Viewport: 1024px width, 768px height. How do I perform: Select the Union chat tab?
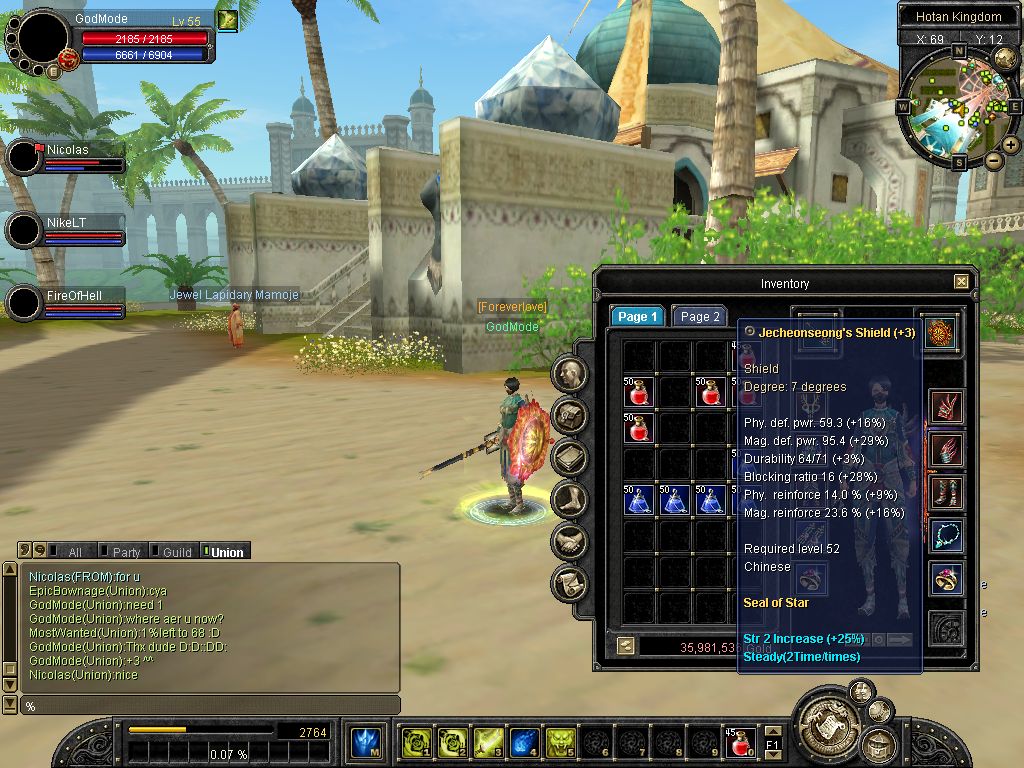223,552
